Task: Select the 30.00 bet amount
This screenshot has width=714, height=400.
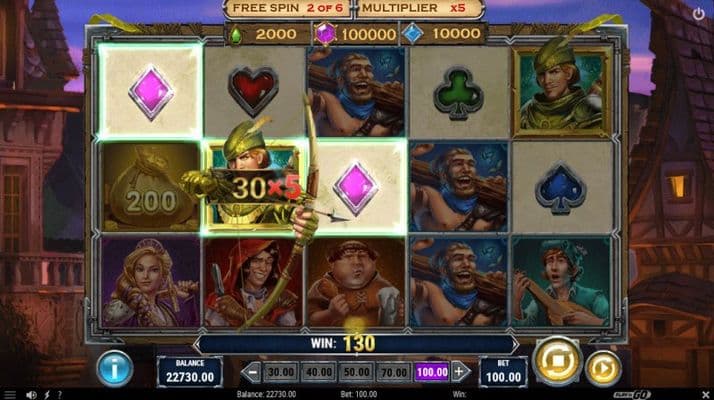Action: point(279,371)
